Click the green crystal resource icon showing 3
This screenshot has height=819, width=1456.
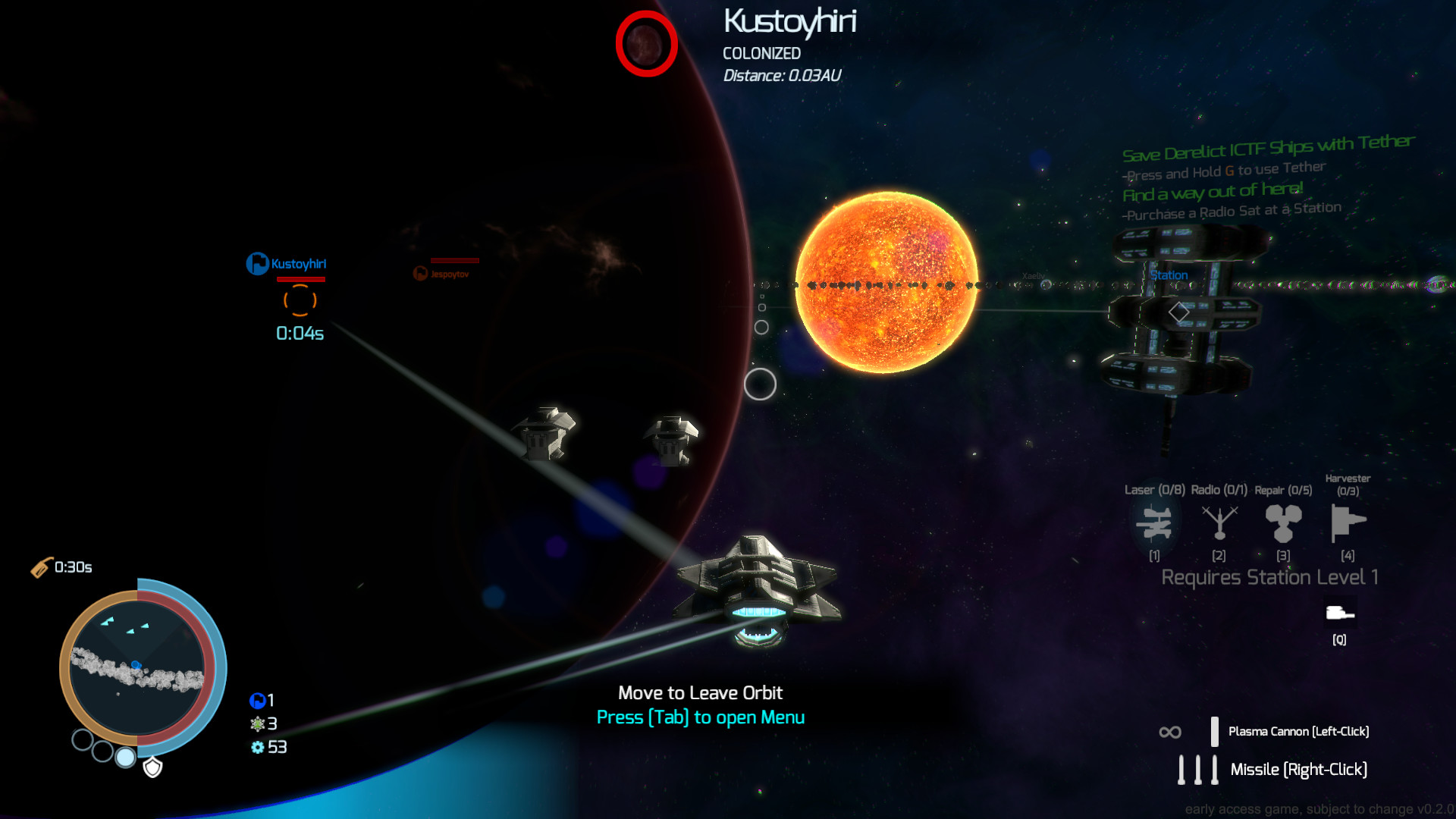[x=258, y=723]
